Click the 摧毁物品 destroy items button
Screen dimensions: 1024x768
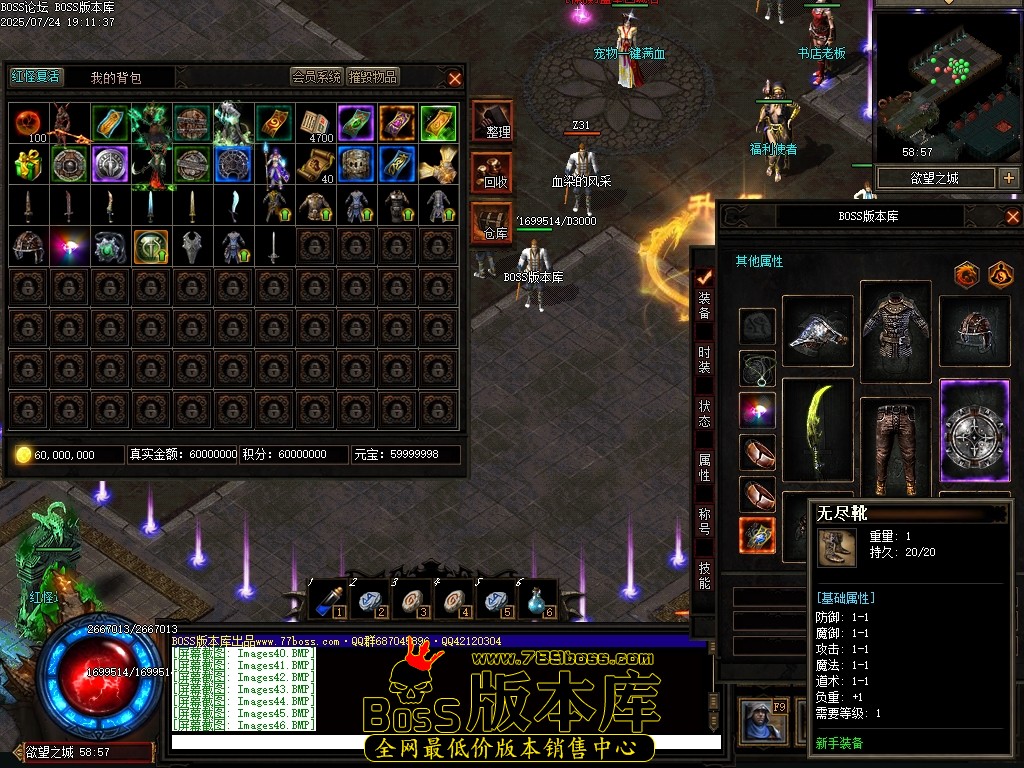[x=373, y=77]
